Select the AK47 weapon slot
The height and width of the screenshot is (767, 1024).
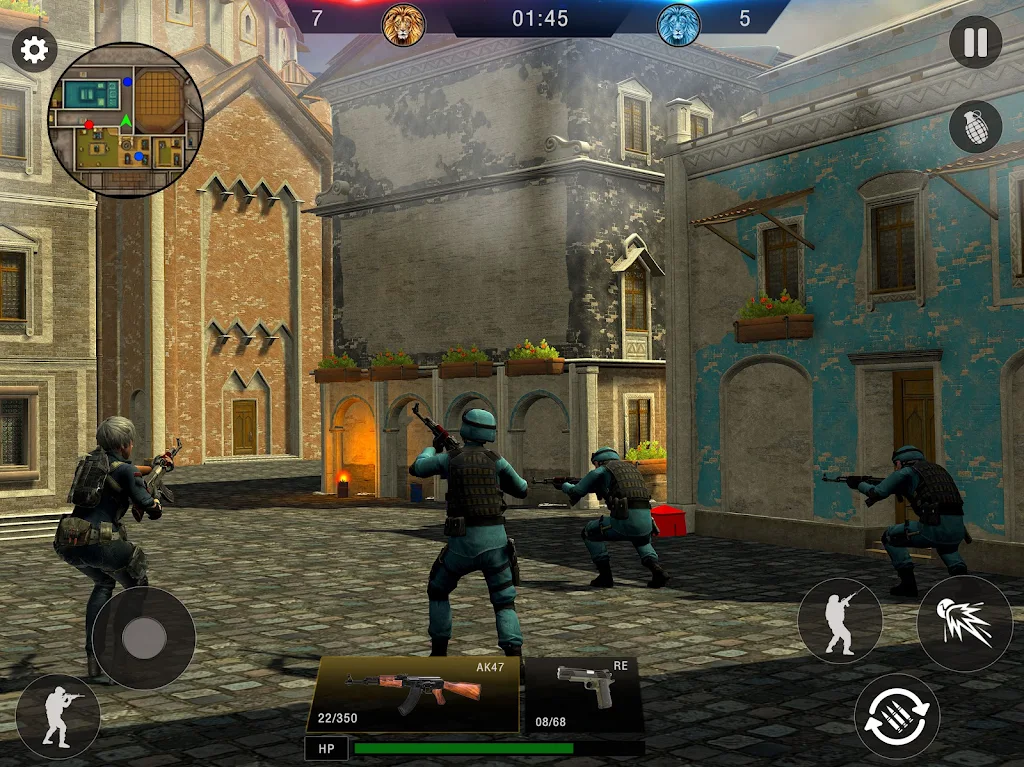click(413, 694)
